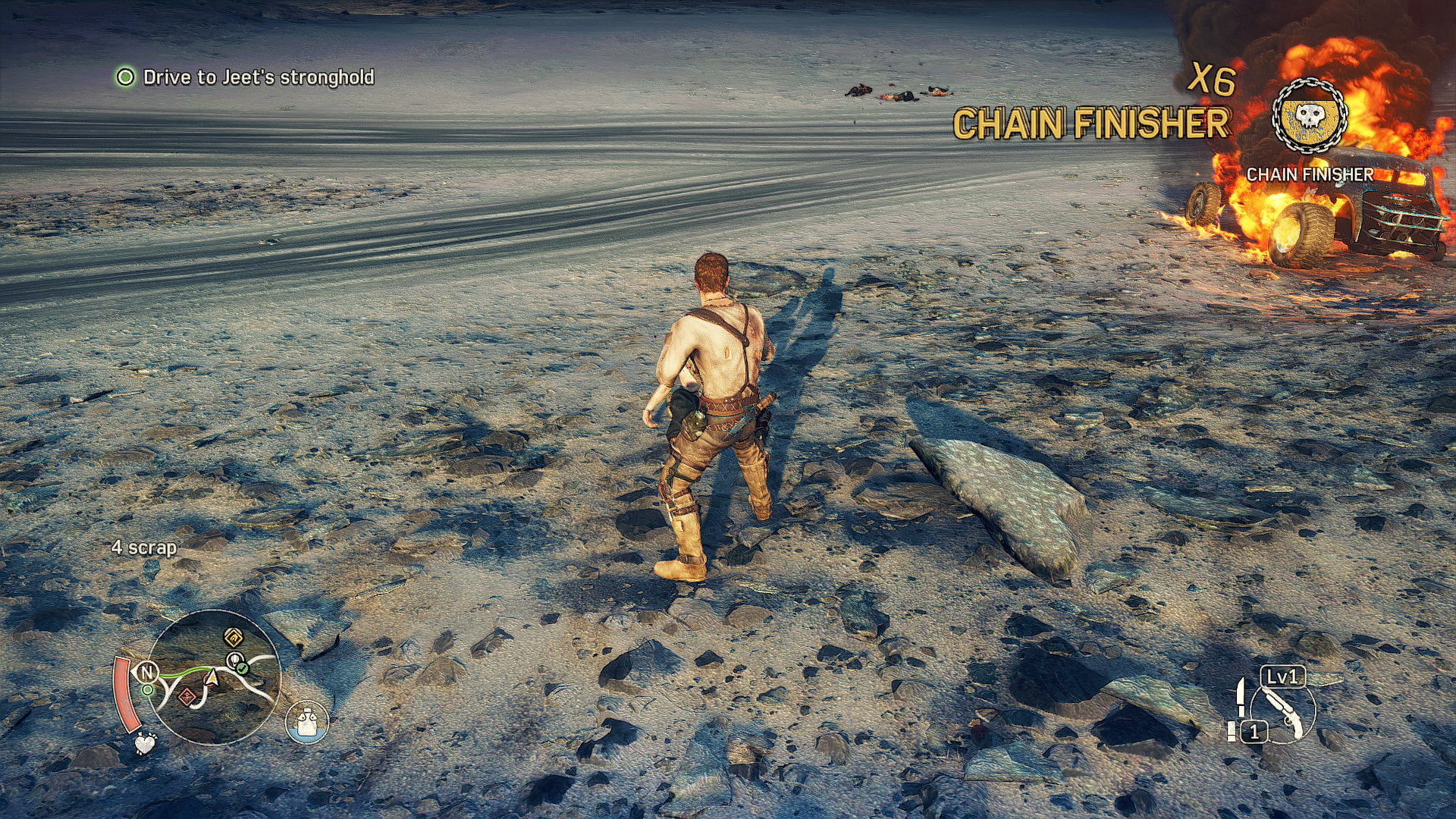Screen dimensions: 1456x819
Task: Select the shiv knife icon
Action: pos(1241,698)
